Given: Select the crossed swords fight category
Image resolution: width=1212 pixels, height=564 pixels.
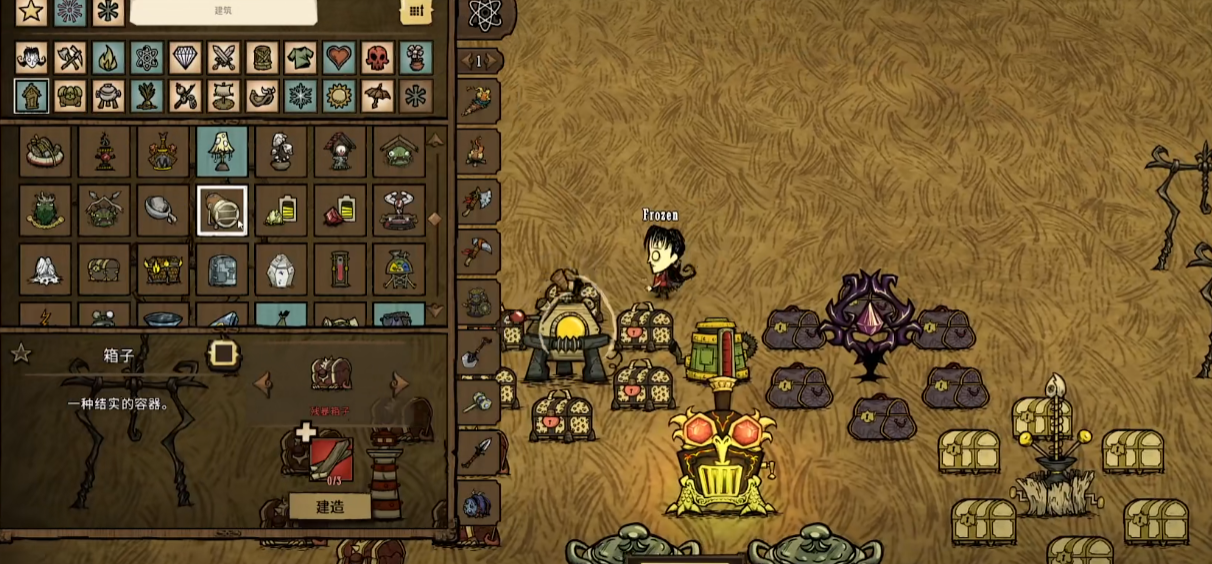Looking at the screenshot, I should (x=224, y=58).
